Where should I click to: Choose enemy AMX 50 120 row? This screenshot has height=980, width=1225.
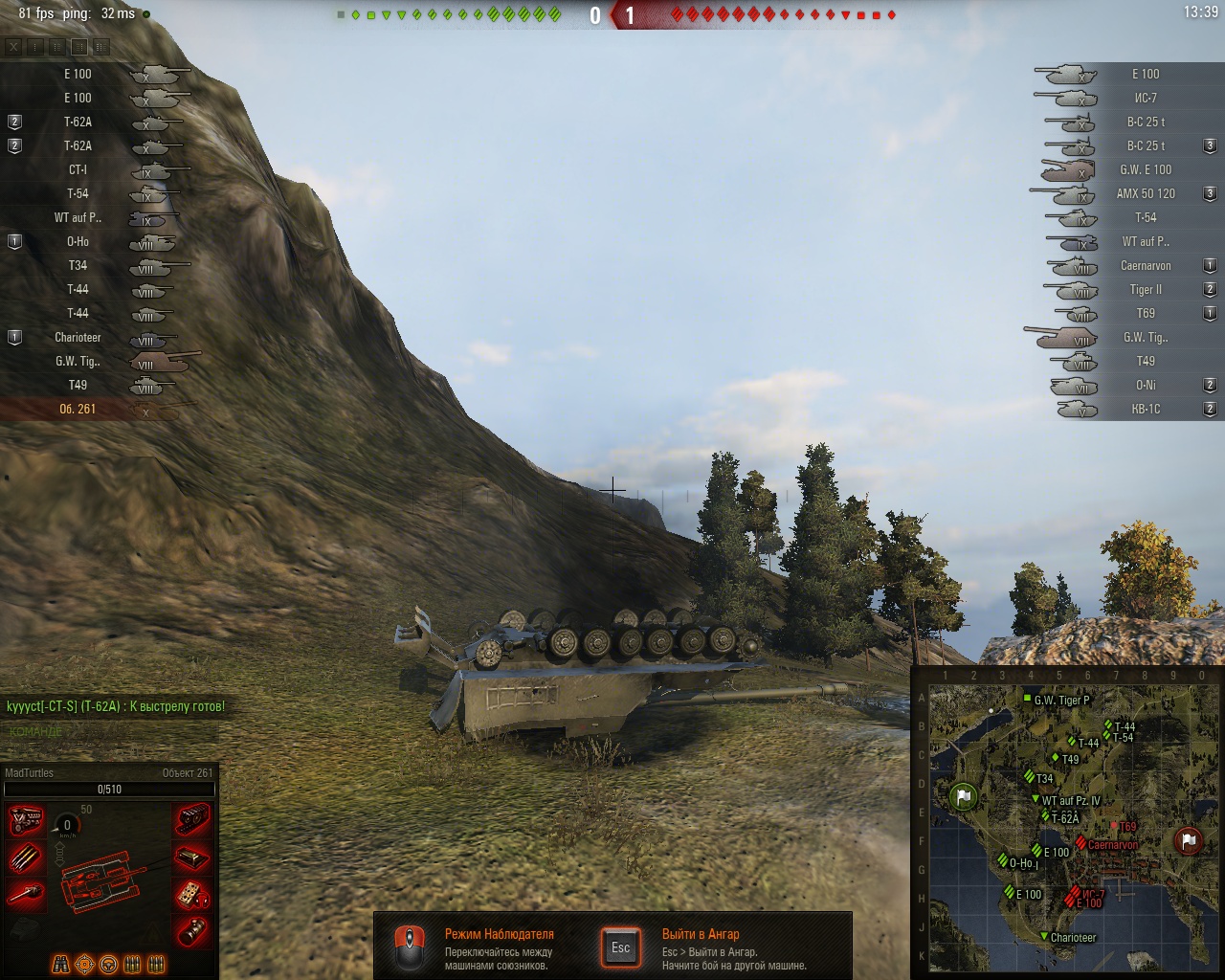[1145, 193]
